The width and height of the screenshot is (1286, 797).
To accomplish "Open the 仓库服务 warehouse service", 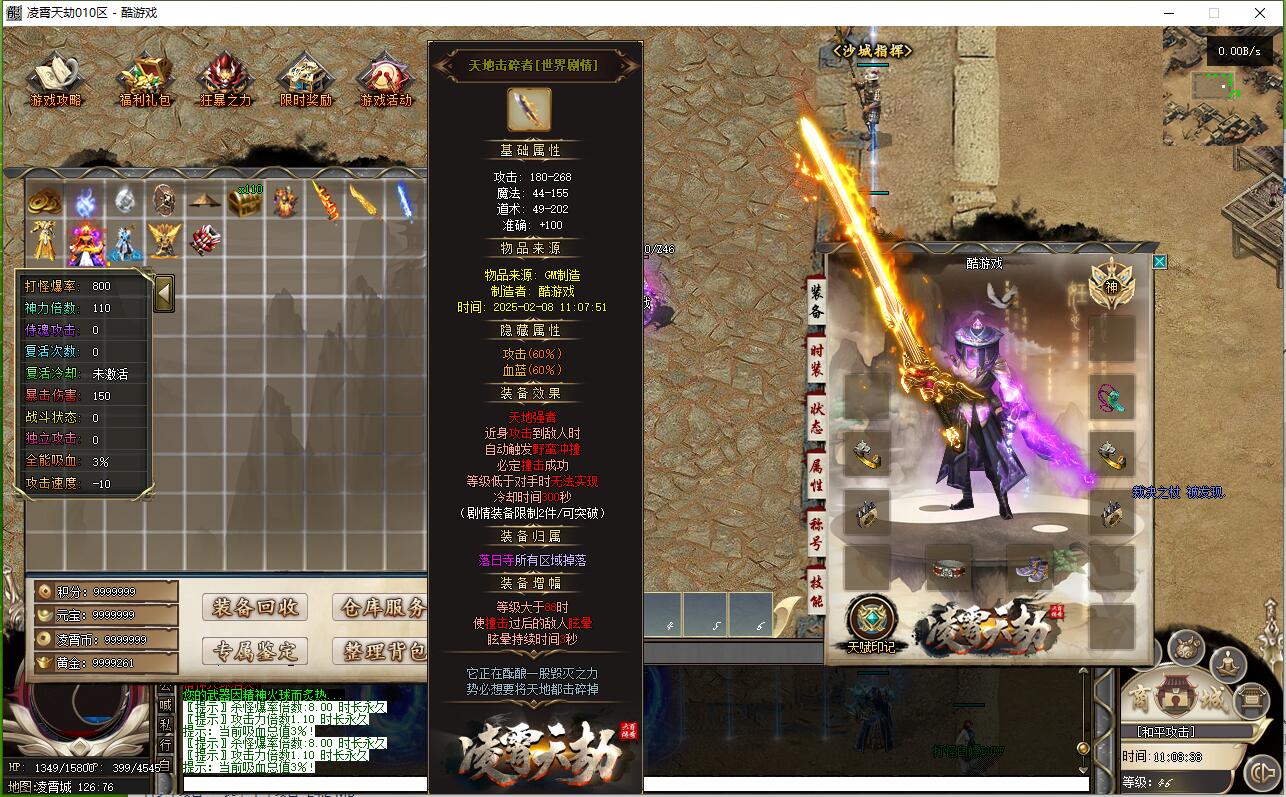I will [x=383, y=607].
